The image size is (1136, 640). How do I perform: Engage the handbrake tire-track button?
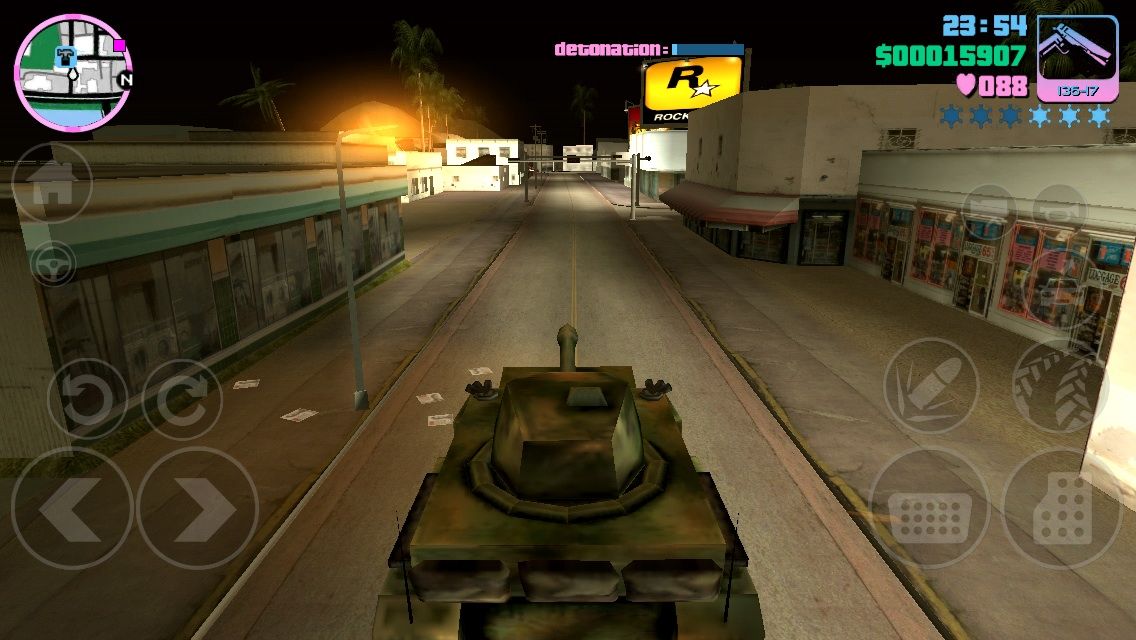click(1060, 385)
